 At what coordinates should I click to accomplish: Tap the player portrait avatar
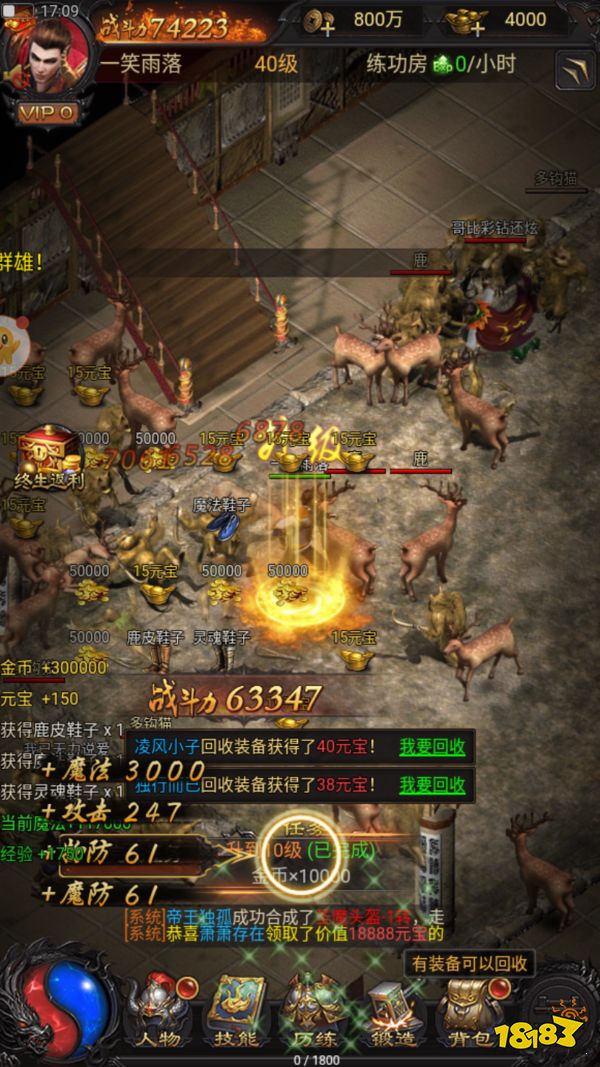47,55
